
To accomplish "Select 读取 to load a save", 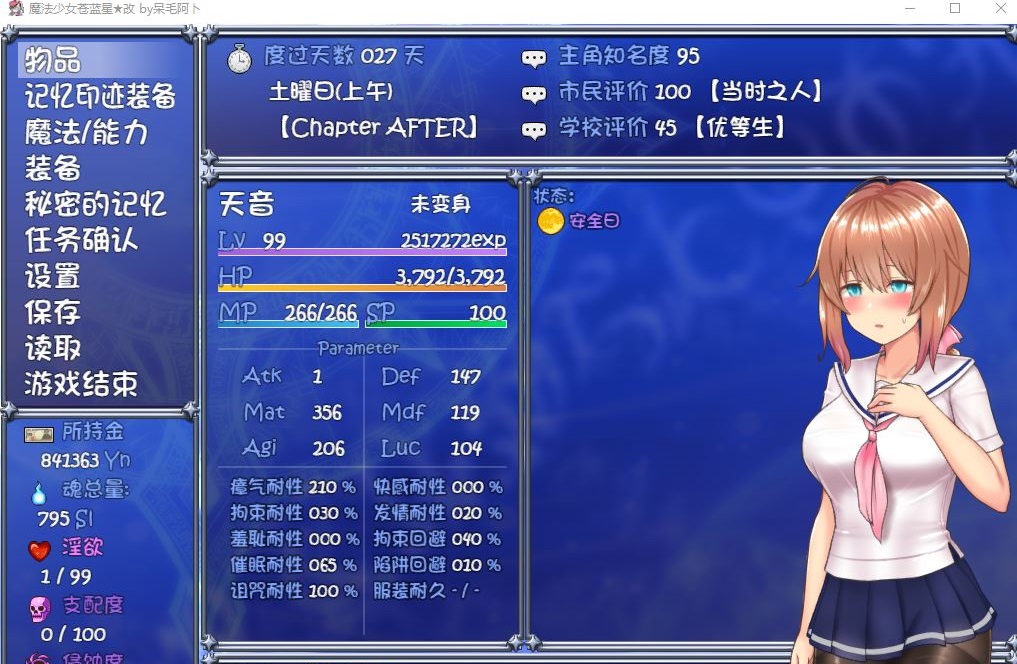I will (x=53, y=348).
